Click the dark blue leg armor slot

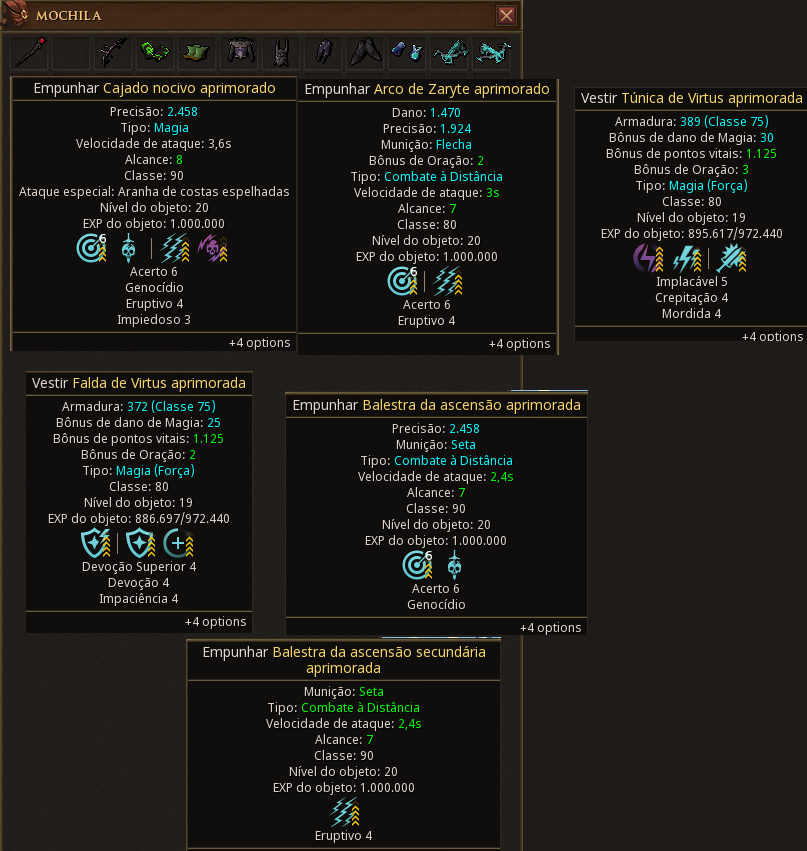click(323, 52)
